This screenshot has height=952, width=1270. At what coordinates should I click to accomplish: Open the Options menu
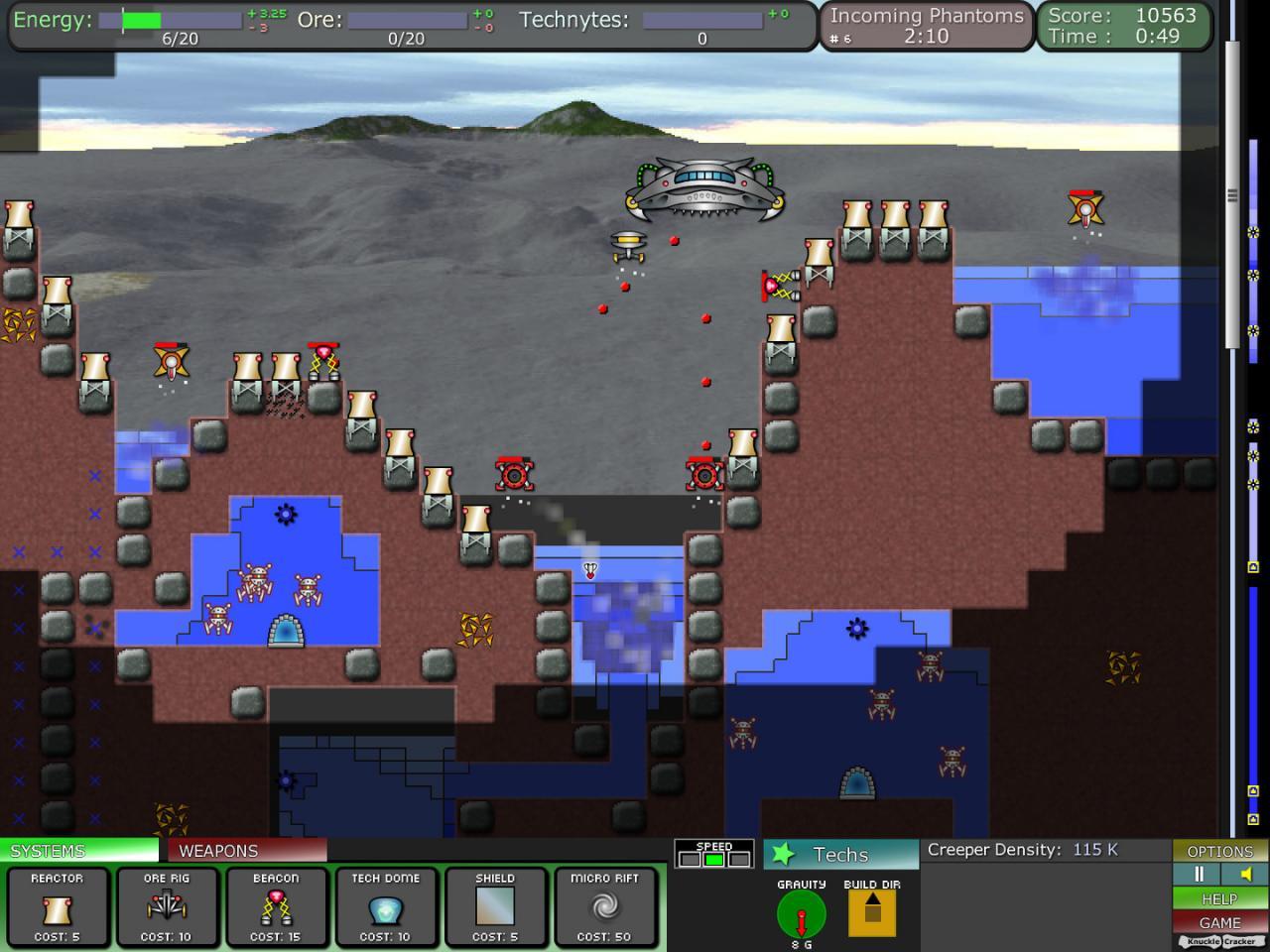(x=1219, y=851)
